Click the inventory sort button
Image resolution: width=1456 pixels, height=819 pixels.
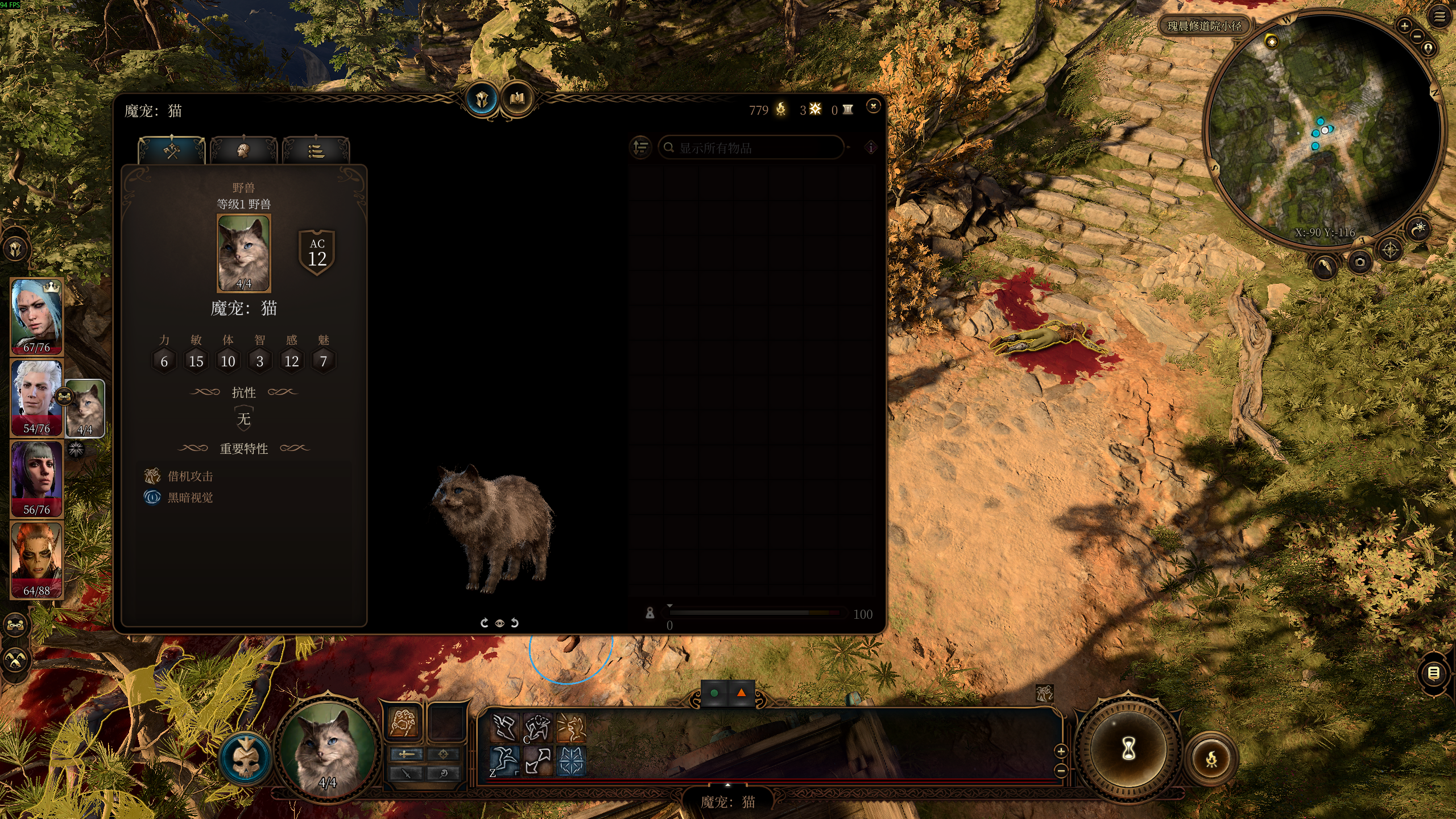640,148
